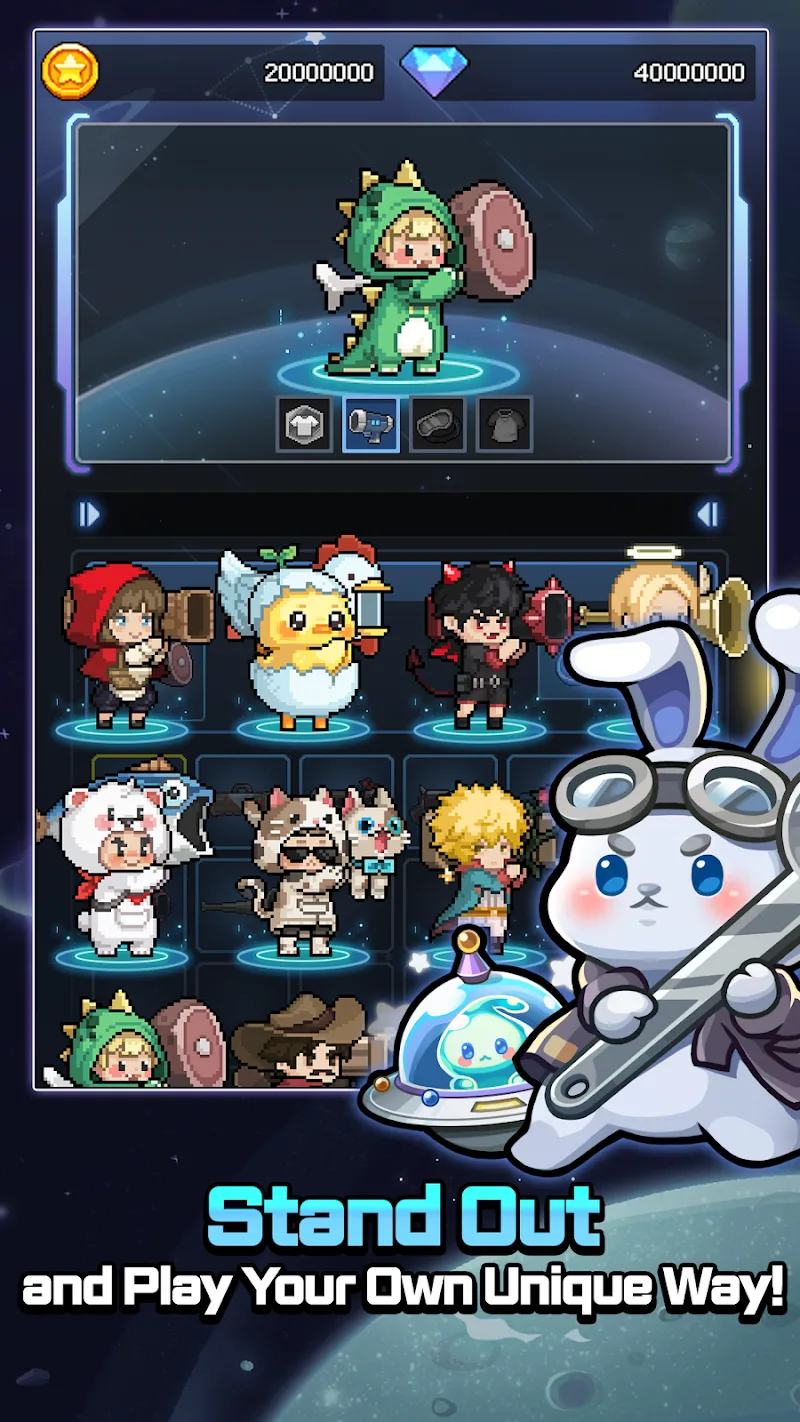Click the right skip arrow above the grid
Screen dimensions: 800x1422
pos(707,515)
